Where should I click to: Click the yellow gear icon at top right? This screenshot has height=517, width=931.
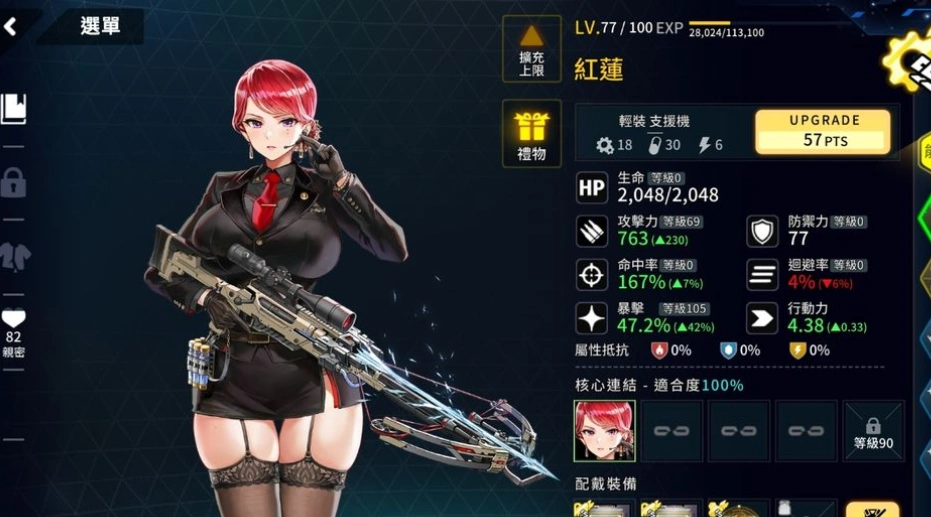tap(910, 60)
